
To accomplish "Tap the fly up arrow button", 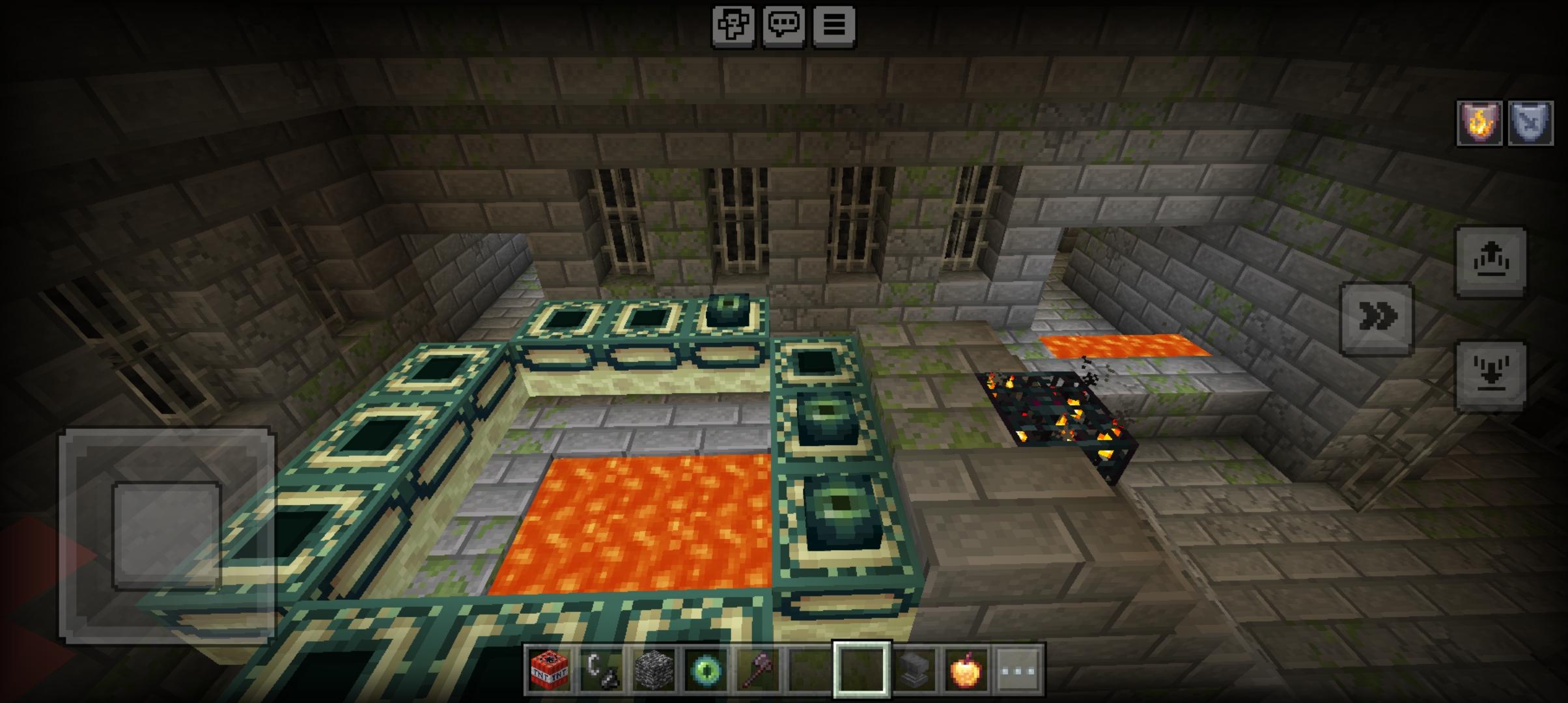I will [x=1491, y=262].
